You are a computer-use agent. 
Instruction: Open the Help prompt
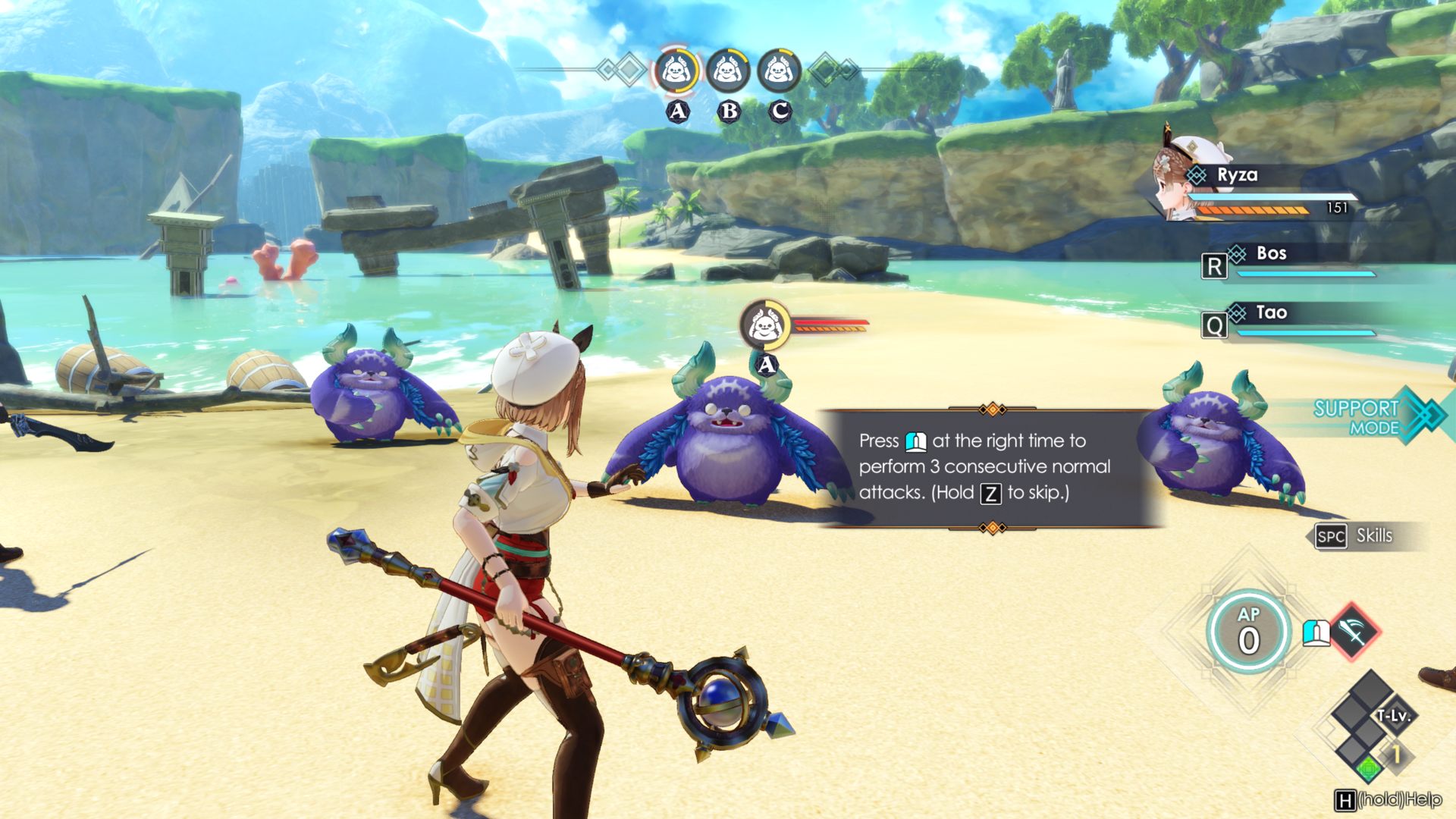click(1388, 800)
